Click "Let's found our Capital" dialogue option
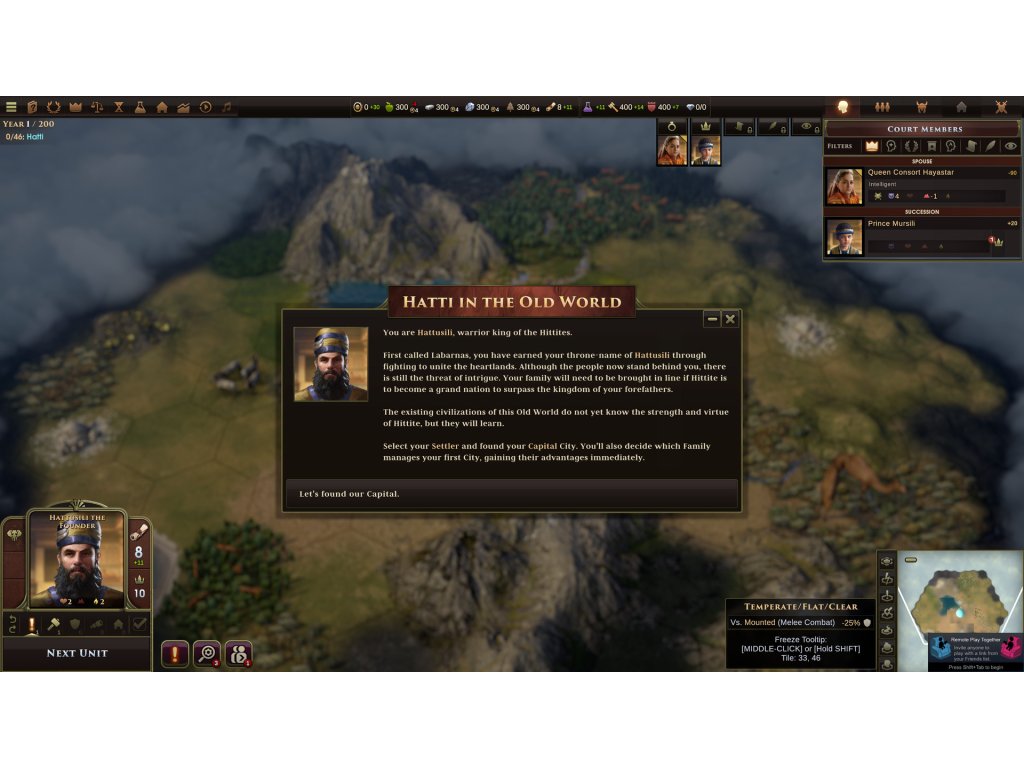Viewport: 1024px width, 768px height. (x=511, y=494)
